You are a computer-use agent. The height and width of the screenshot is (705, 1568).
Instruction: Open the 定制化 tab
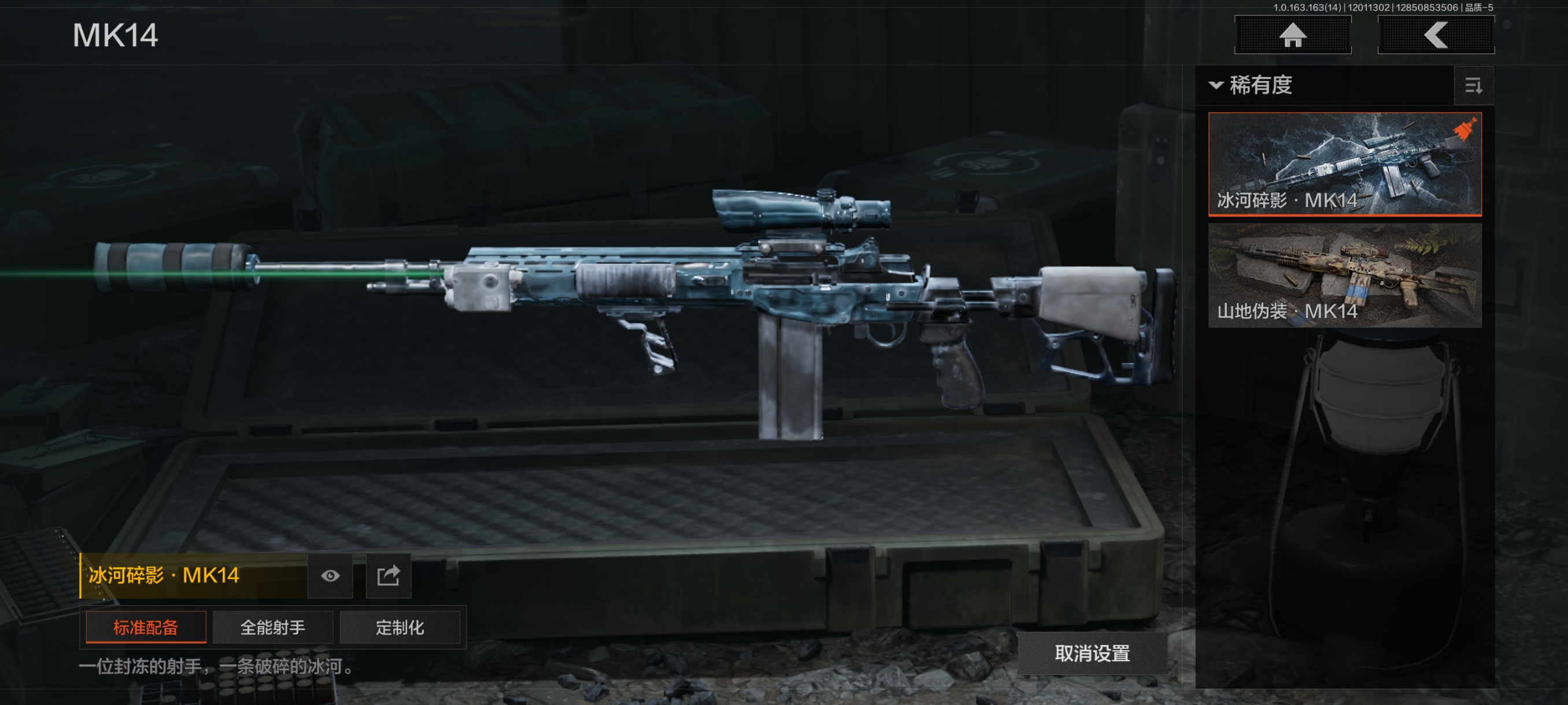click(x=400, y=627)
